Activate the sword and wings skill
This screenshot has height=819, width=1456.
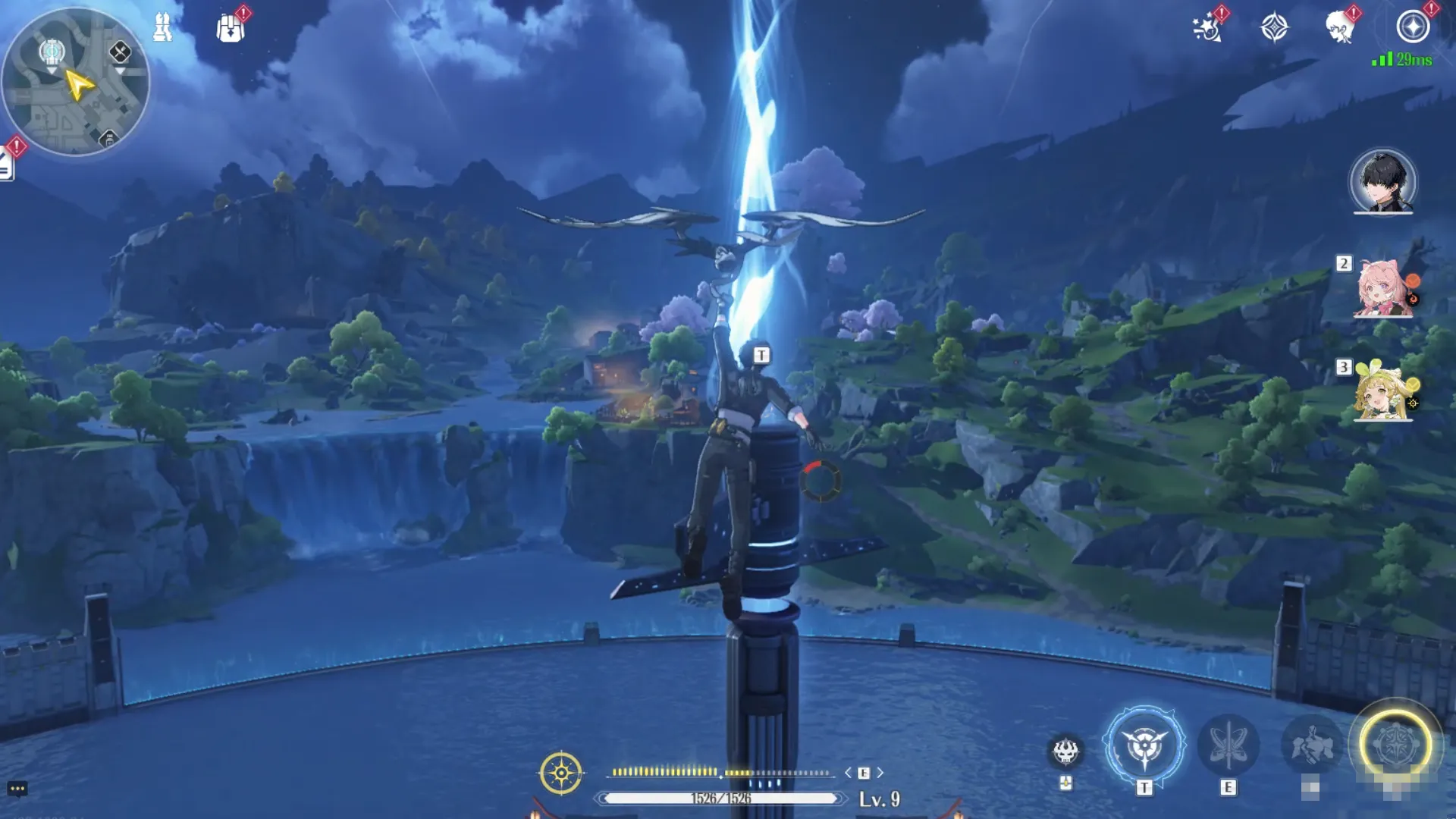tap(1228, 746)
